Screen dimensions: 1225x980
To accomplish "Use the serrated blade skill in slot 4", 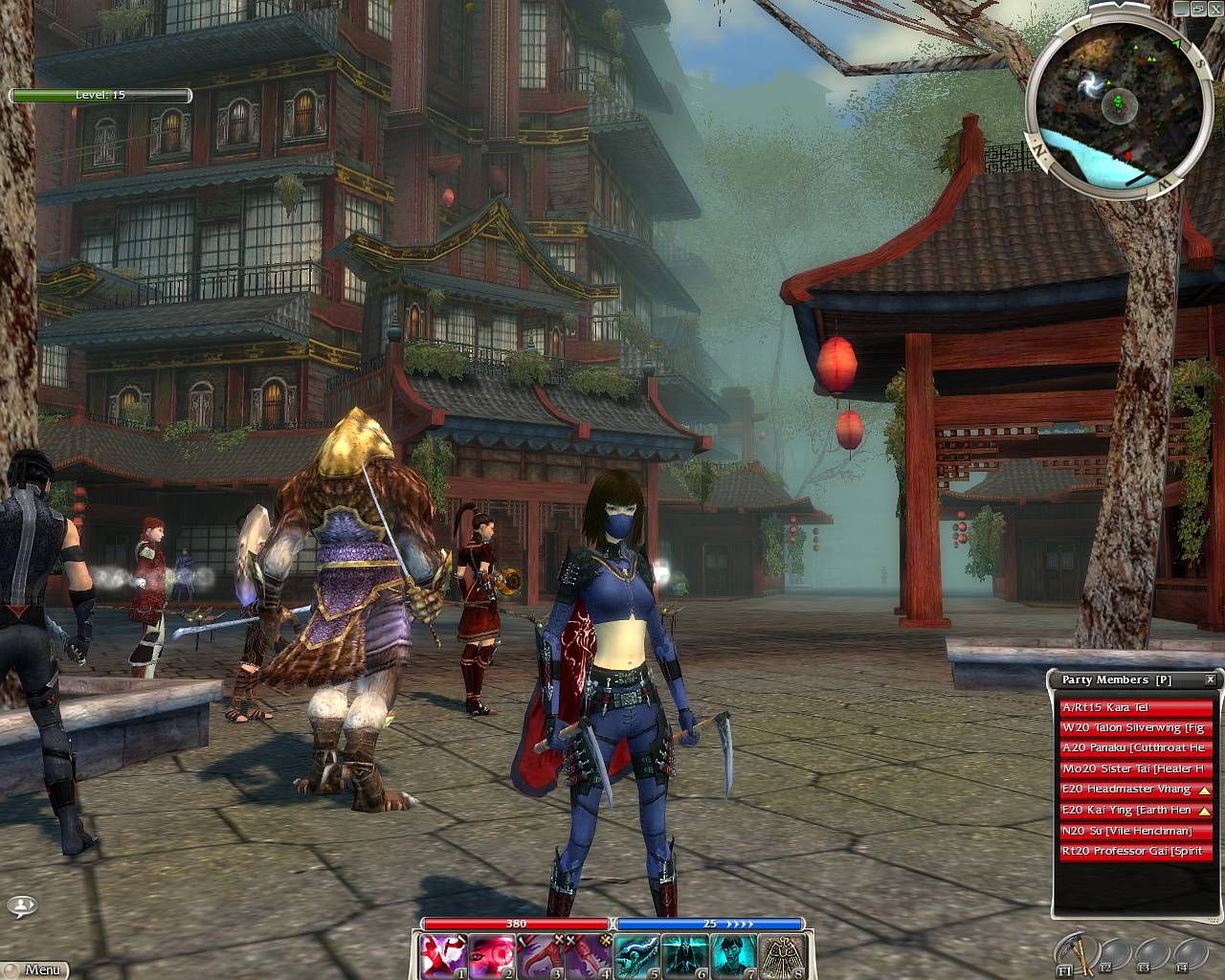I will point(589,956).
